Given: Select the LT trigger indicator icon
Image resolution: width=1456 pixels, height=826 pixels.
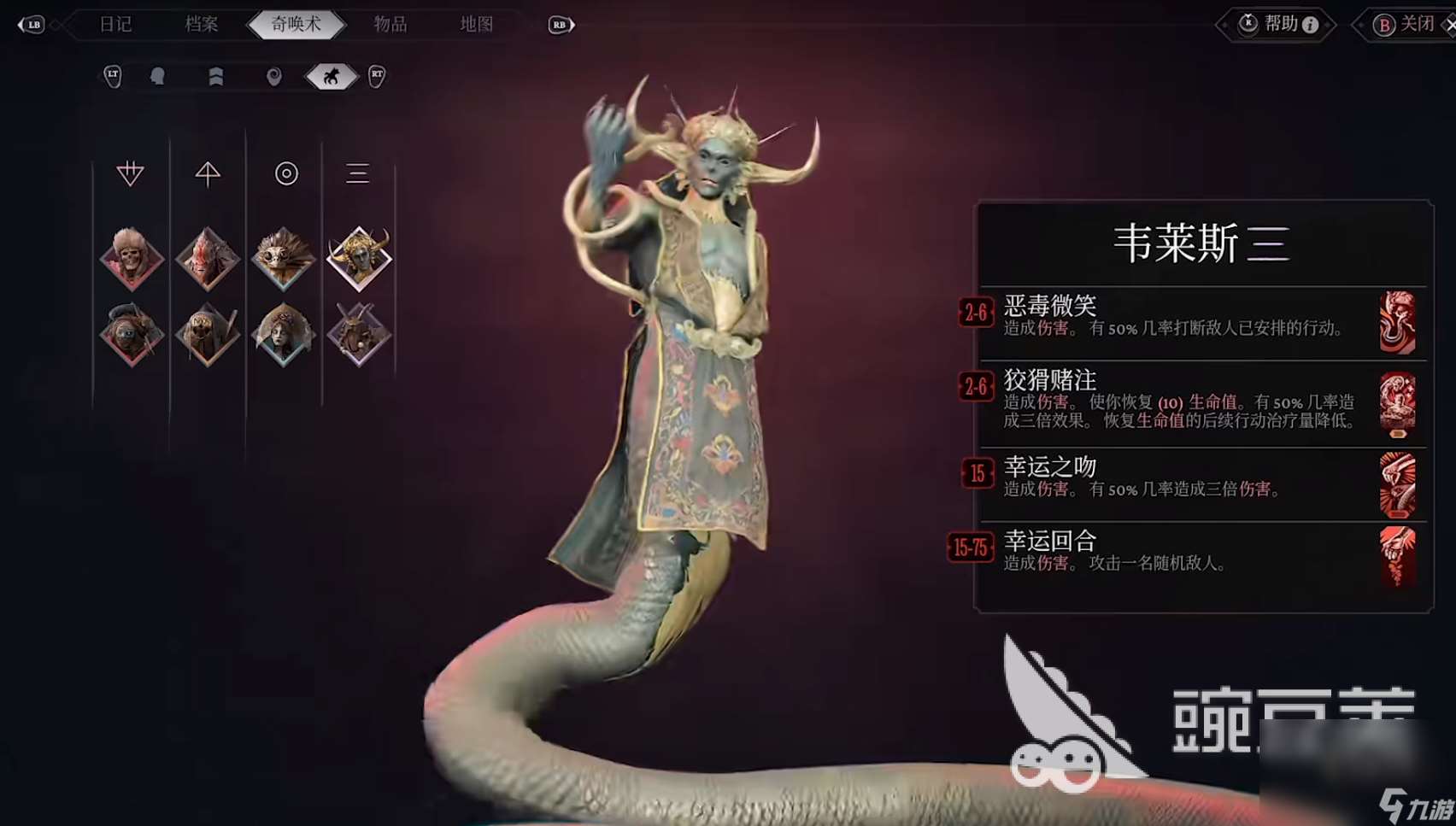Looking at the screenshot, I should 111,76.
